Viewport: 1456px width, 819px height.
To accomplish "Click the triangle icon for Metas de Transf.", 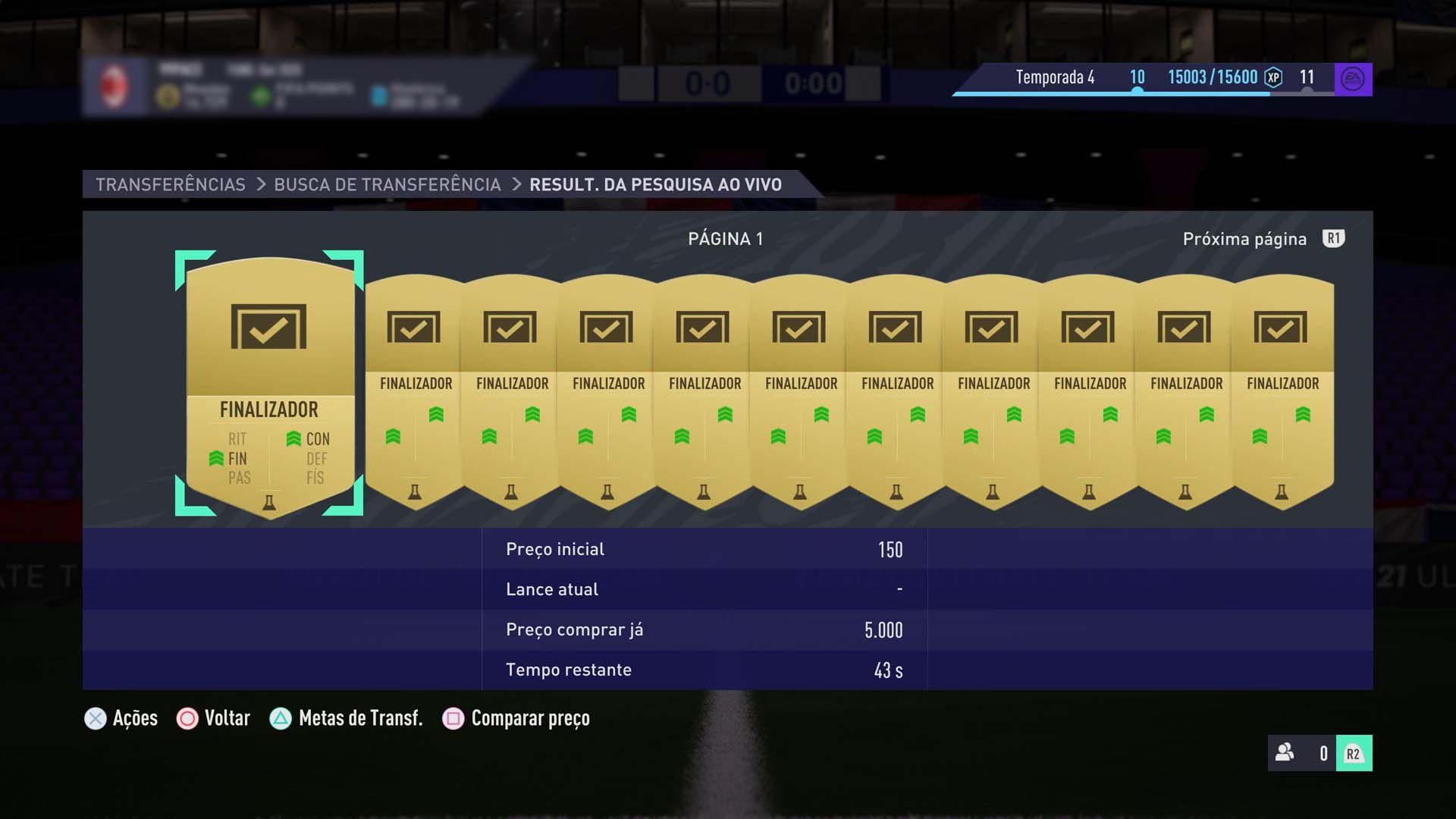I will click(x=281, y=718).
